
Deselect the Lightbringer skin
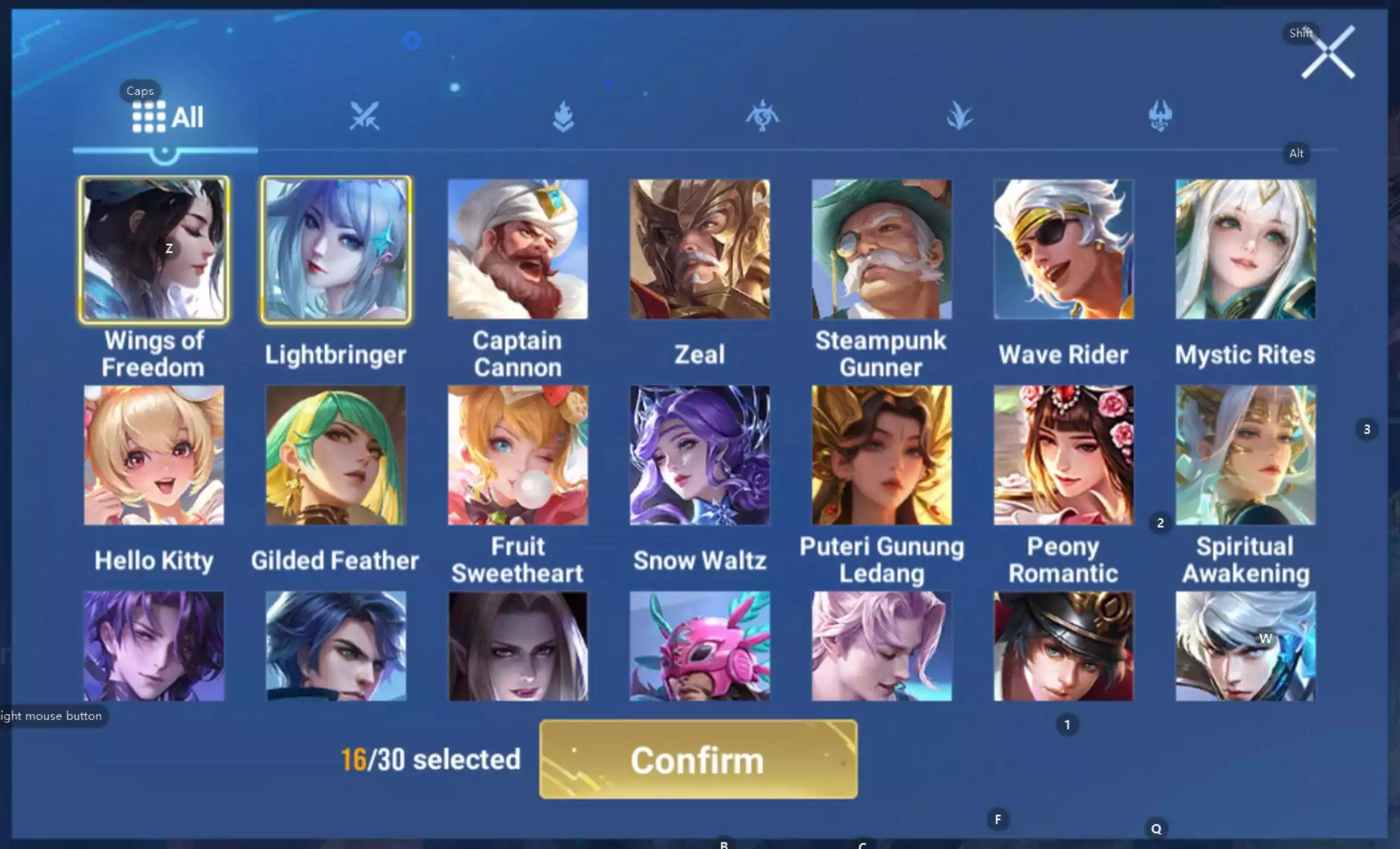click(336, 249)
